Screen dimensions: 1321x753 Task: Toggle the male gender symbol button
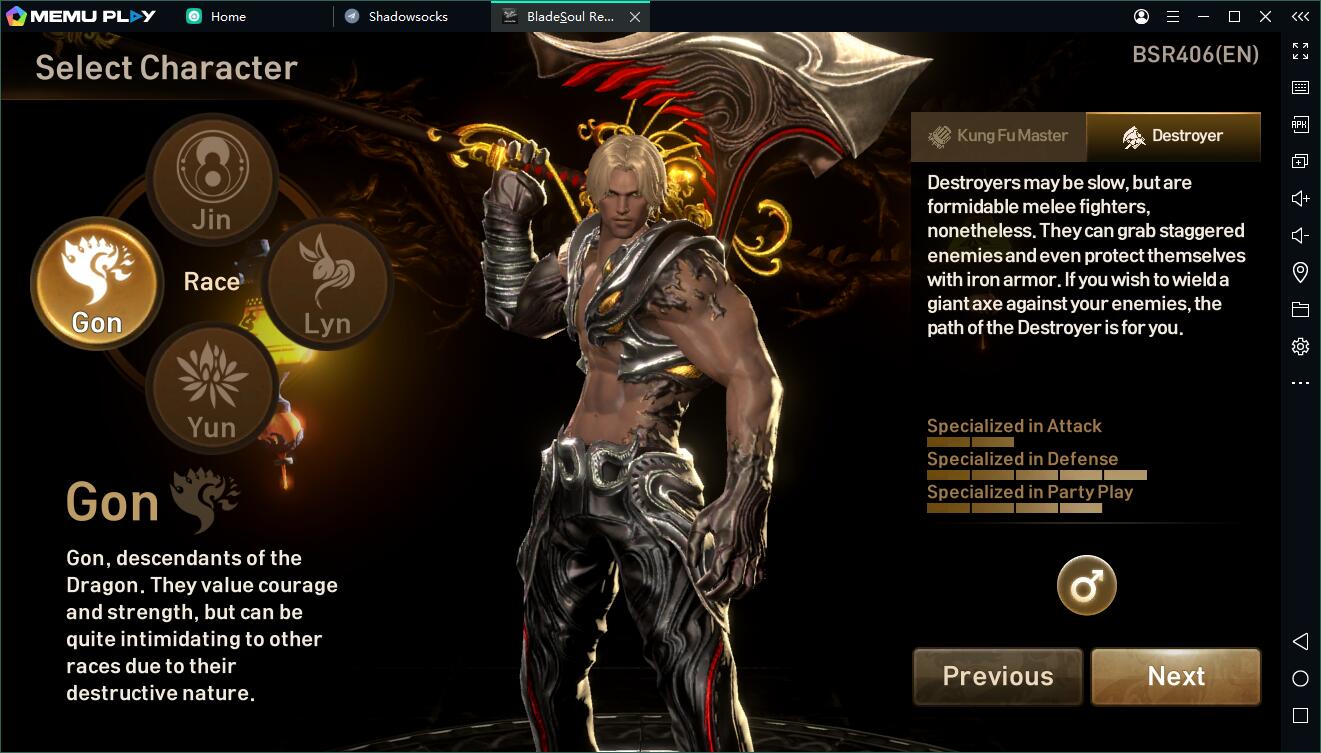[x=1086, y=585]
